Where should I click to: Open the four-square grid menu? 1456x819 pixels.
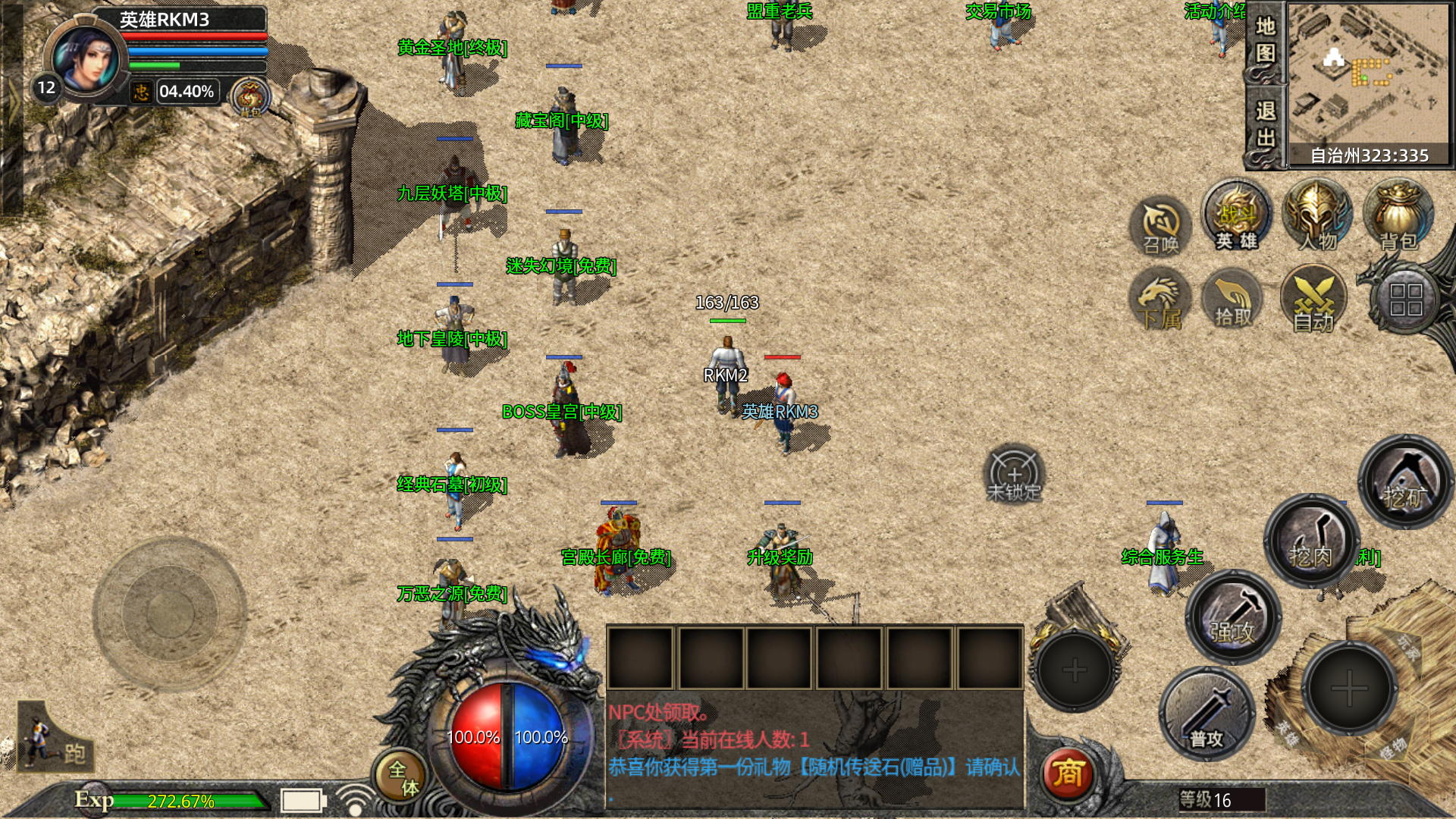(1405, 300)
